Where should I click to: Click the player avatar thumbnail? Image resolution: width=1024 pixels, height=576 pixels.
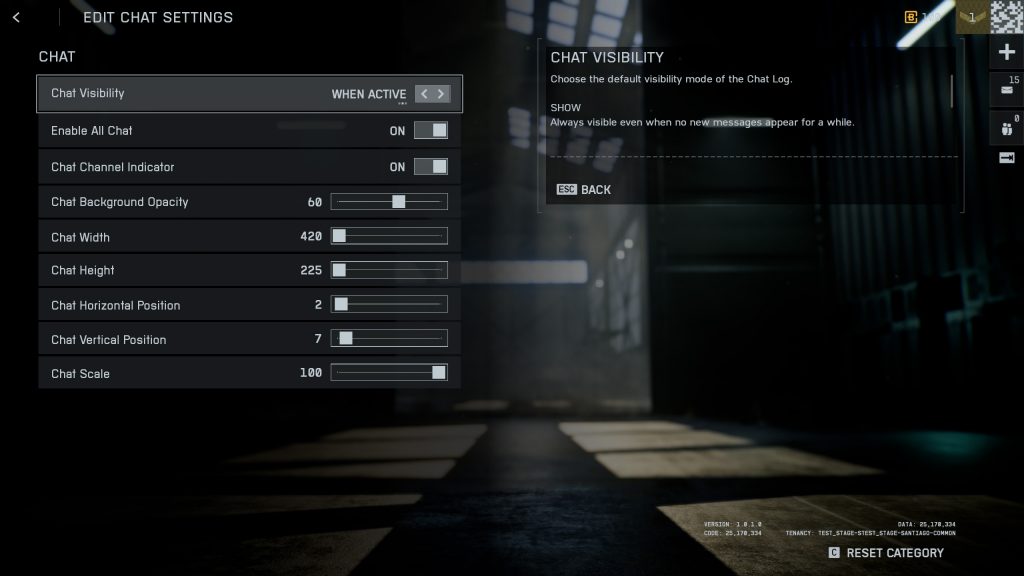(x=1006, y=17)
